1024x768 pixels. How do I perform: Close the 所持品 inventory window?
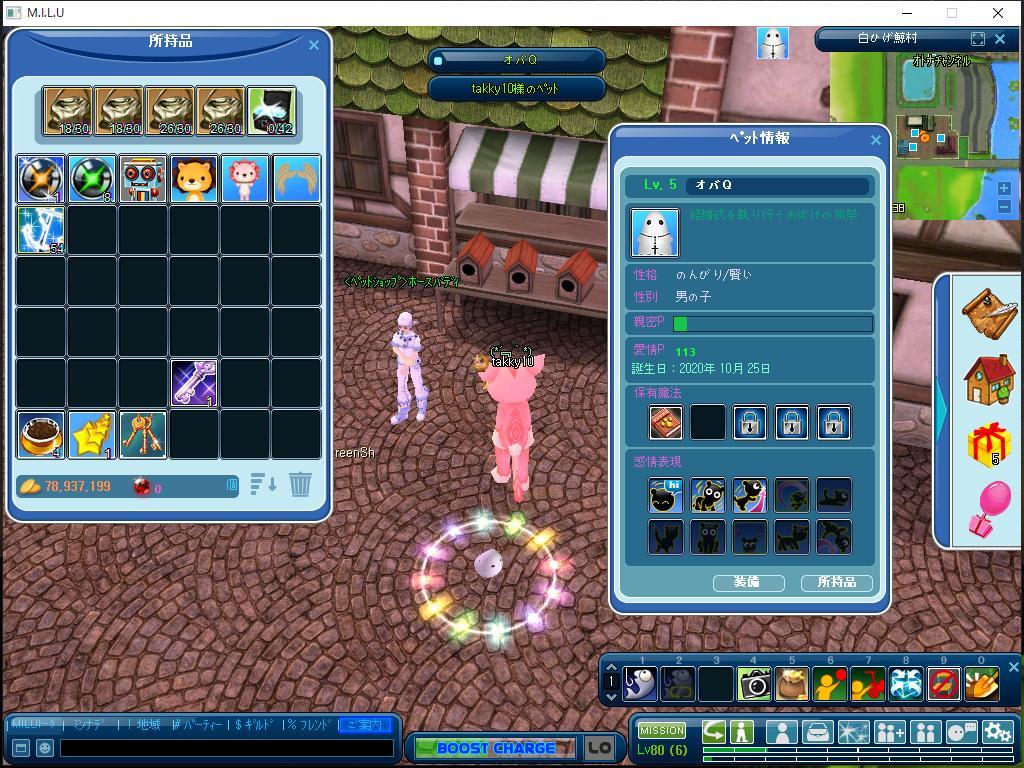(314, 45)
